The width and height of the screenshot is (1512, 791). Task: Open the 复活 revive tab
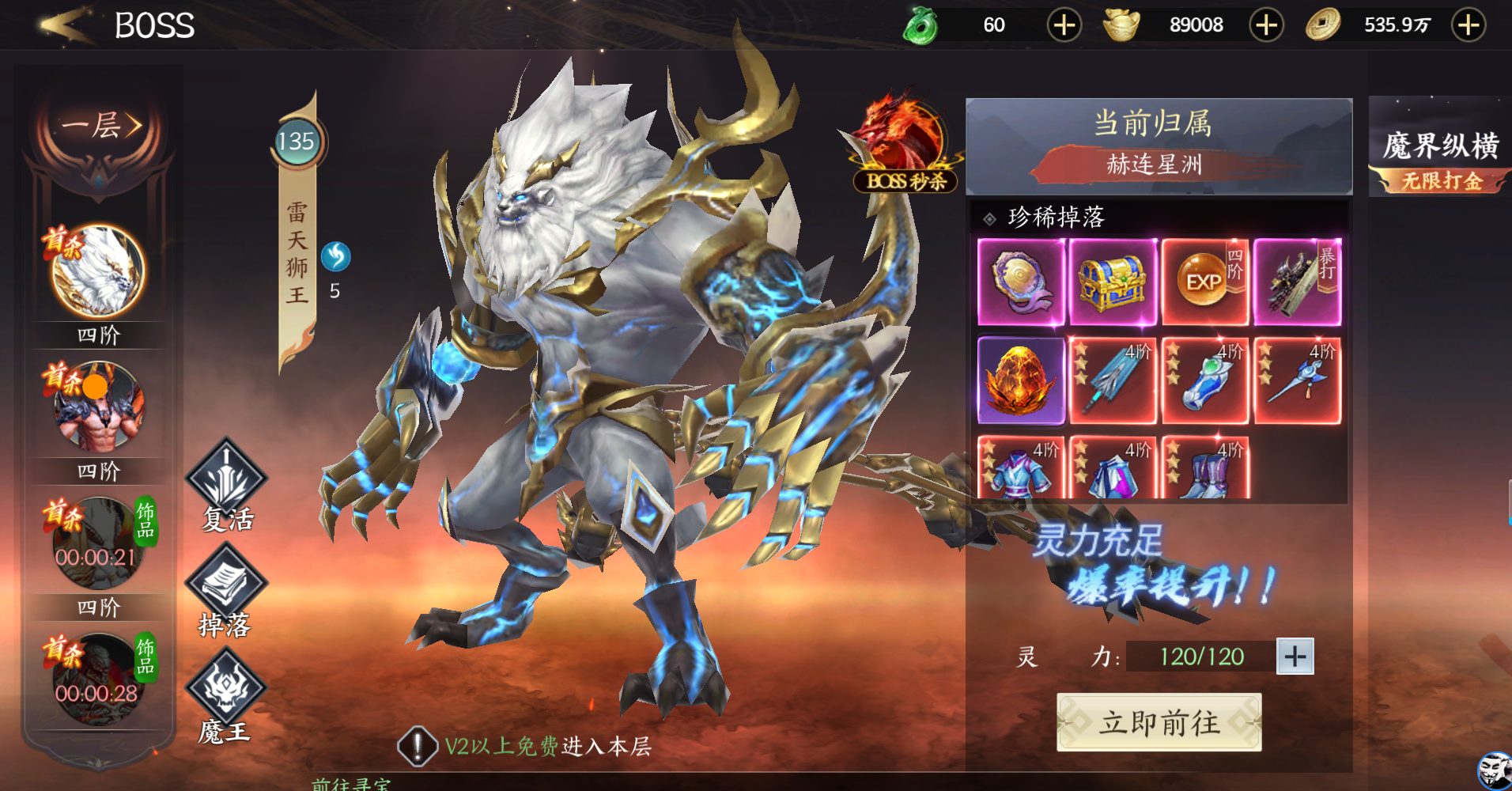(x=226, y=484)
